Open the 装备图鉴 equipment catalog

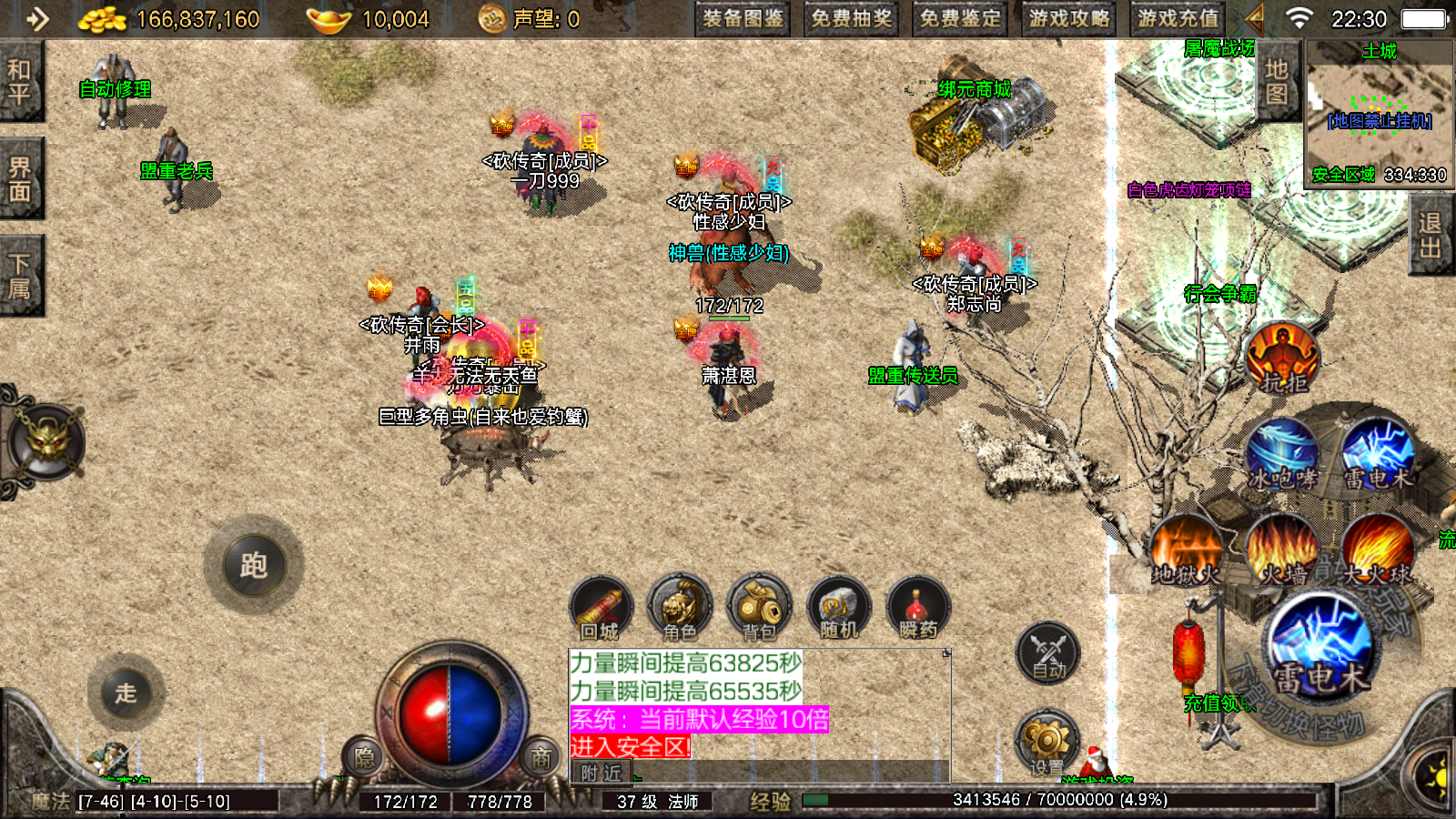(743, 19)
